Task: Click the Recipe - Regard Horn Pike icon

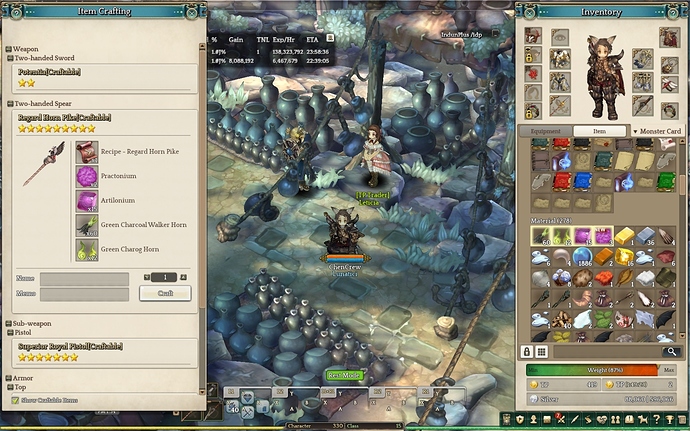Action: [x=86, y=151]
